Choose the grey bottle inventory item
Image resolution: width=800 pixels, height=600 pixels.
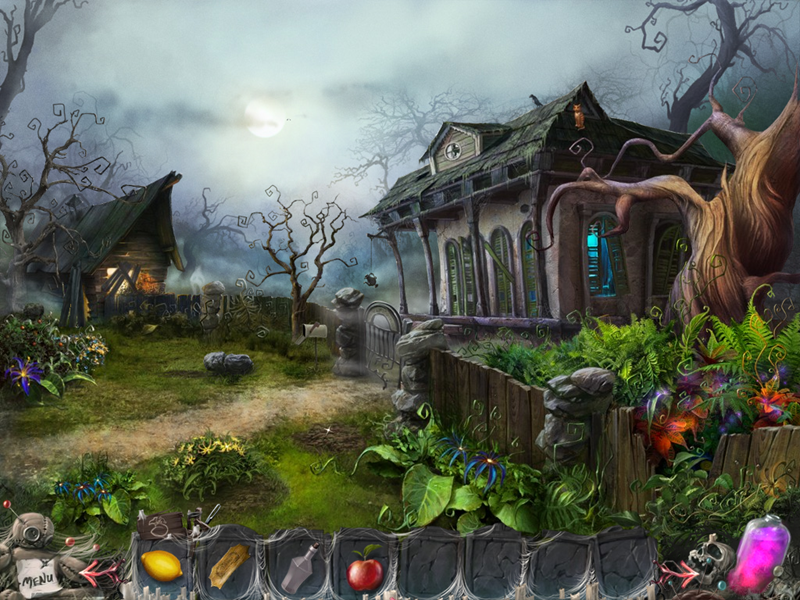(298, 568)
